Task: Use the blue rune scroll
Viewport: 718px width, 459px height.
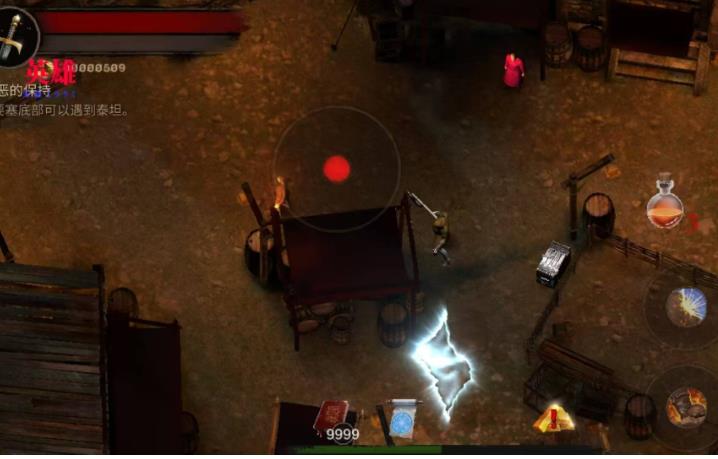Action: click(x=405, y=417)
